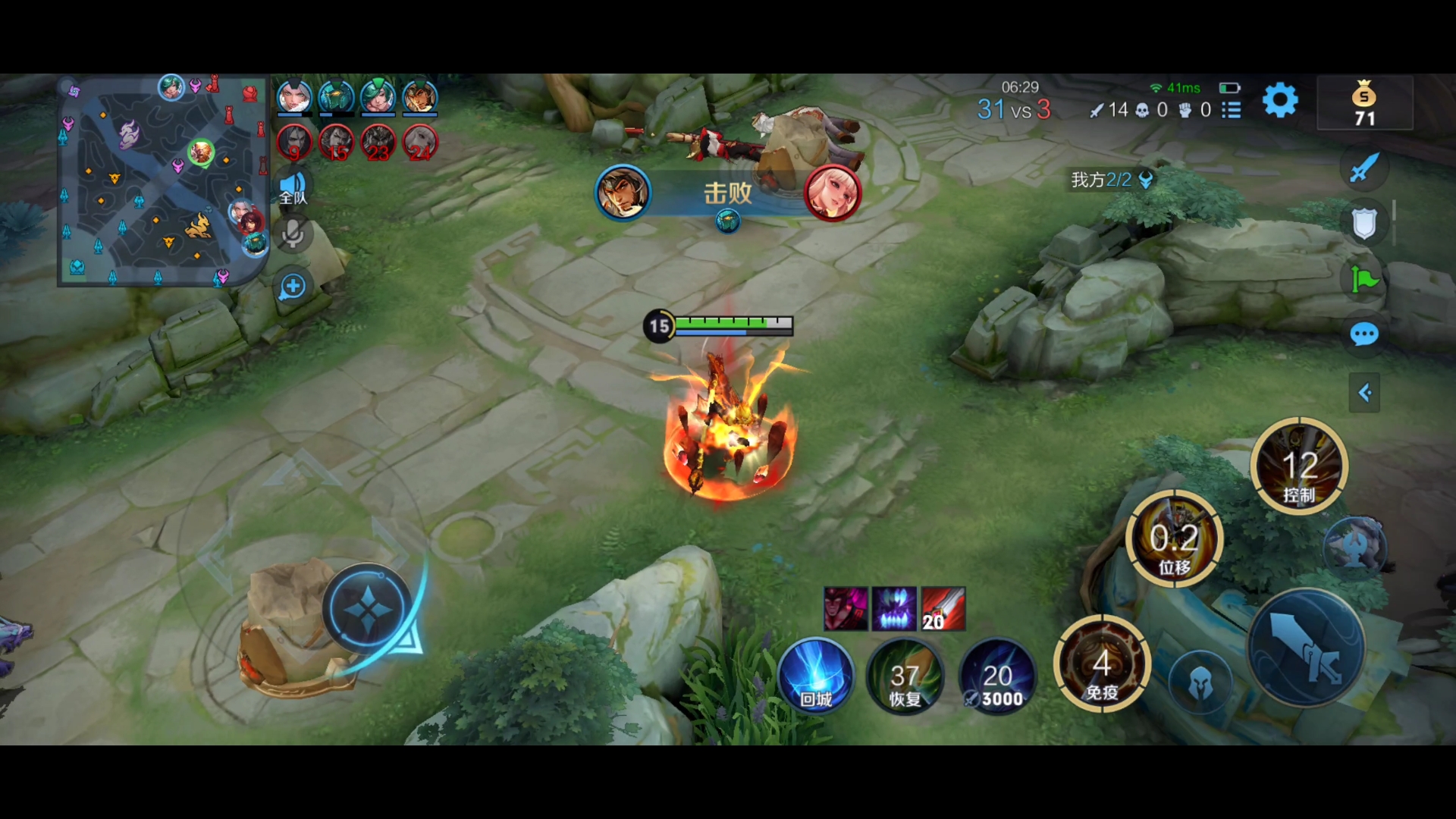This screenshot has height=819, width=1456.
Task: Select the helmet target-hero button
Action: click(1200, 684)
